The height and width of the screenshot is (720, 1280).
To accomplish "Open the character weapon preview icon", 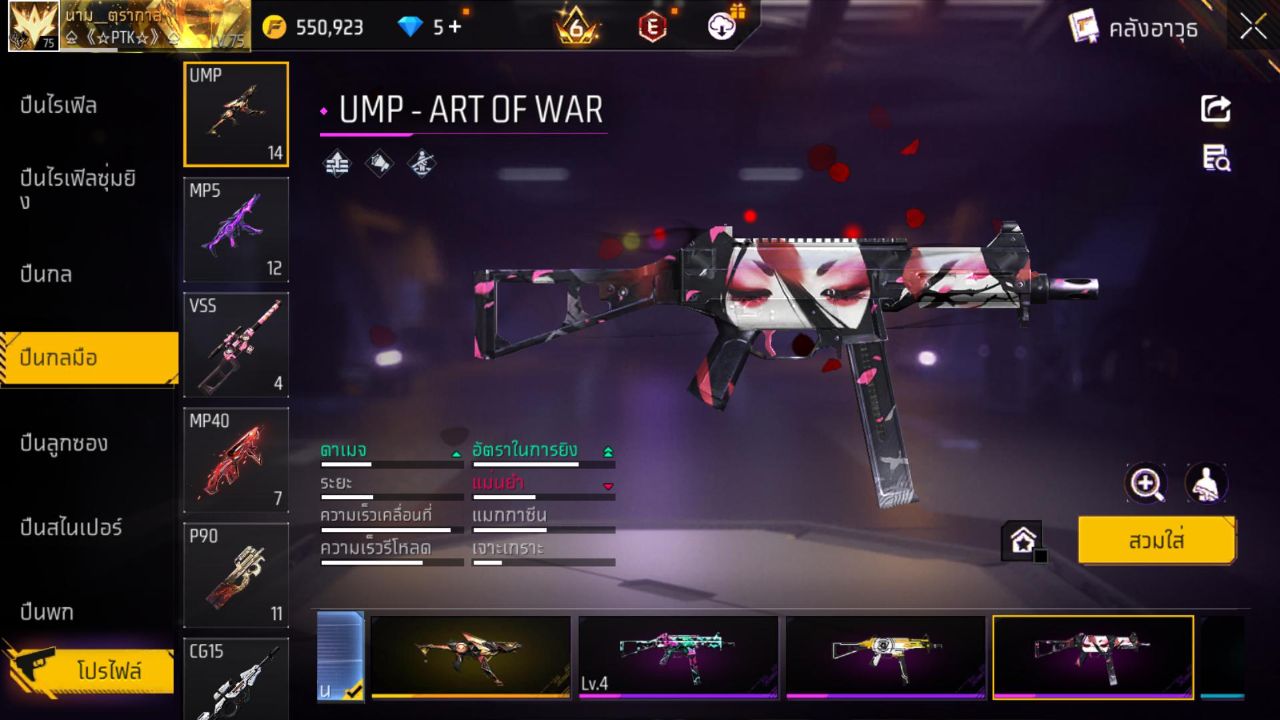I will (x=1206, y=484).
